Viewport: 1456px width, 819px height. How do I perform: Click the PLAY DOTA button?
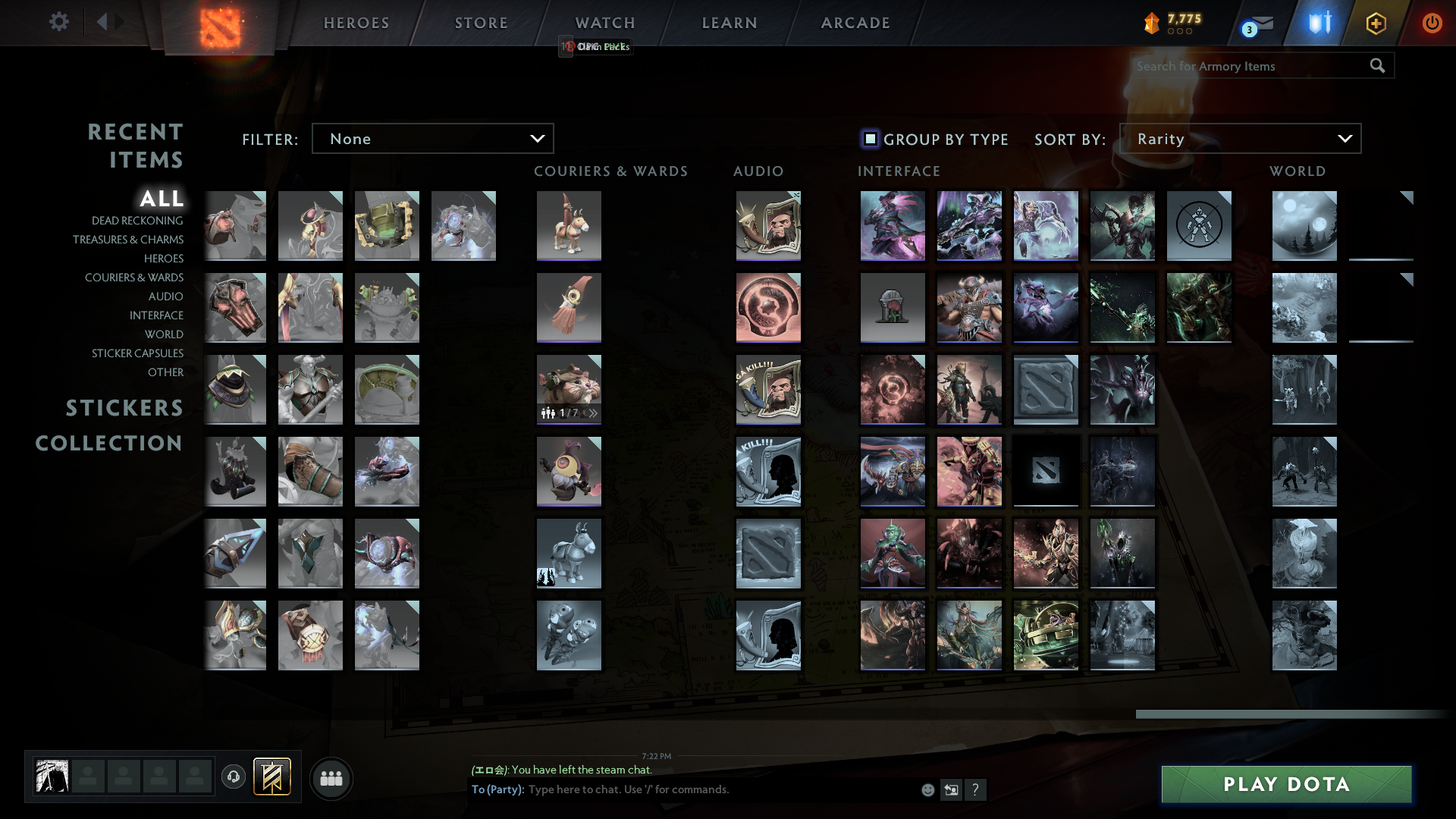(1285, 784)
